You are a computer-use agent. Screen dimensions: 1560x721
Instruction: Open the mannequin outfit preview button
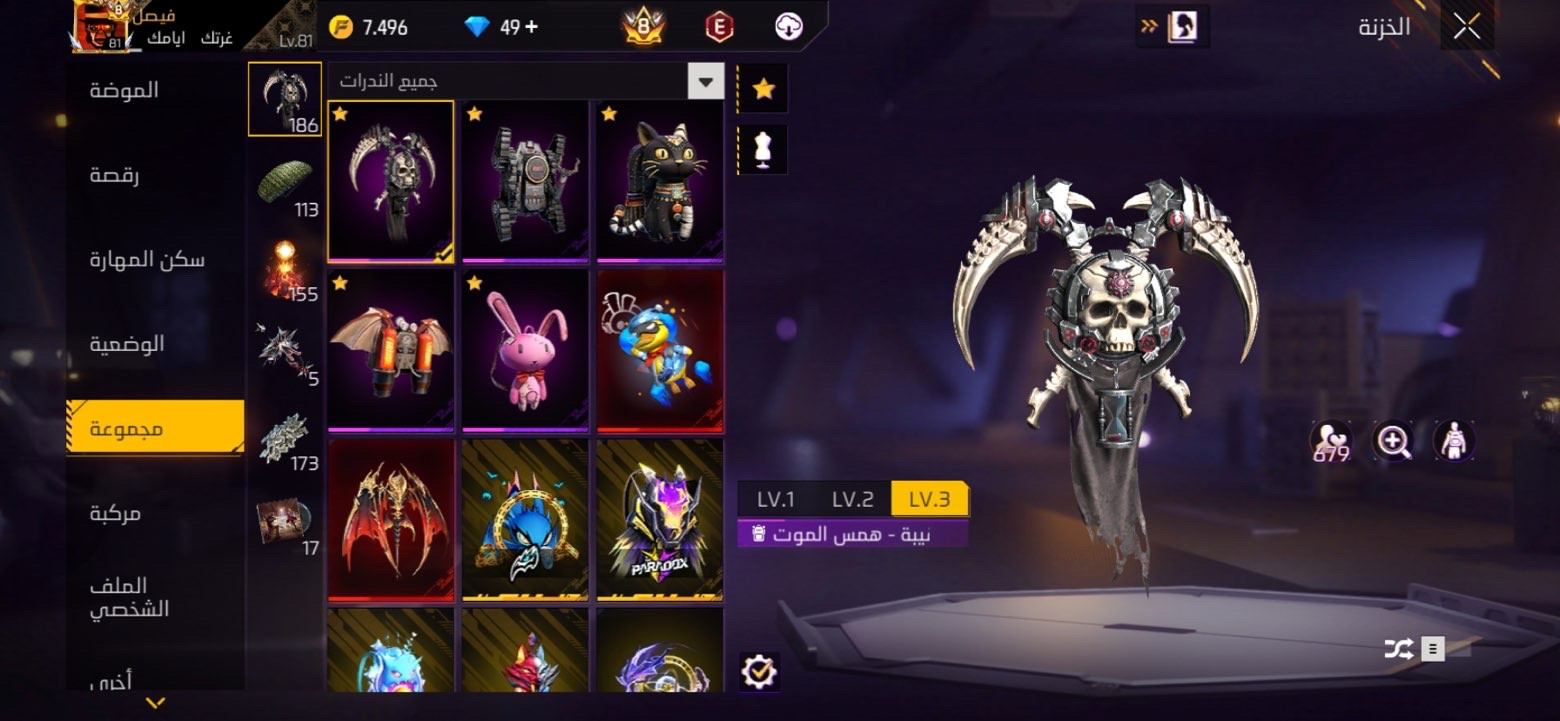tap(763, 150)
